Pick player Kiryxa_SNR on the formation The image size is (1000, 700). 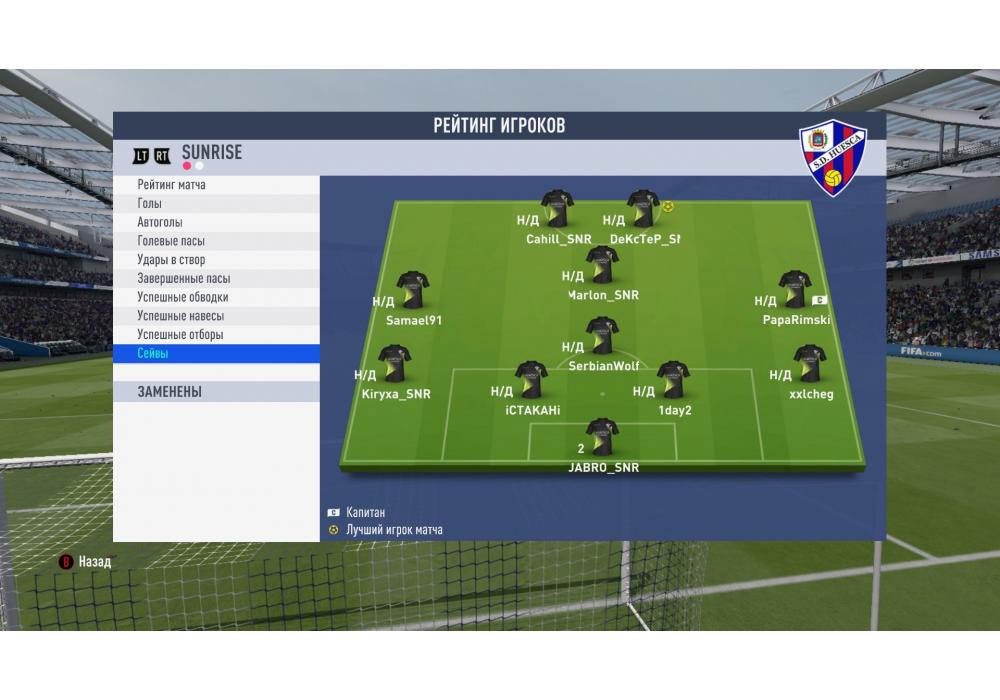(x=395, y=364)
